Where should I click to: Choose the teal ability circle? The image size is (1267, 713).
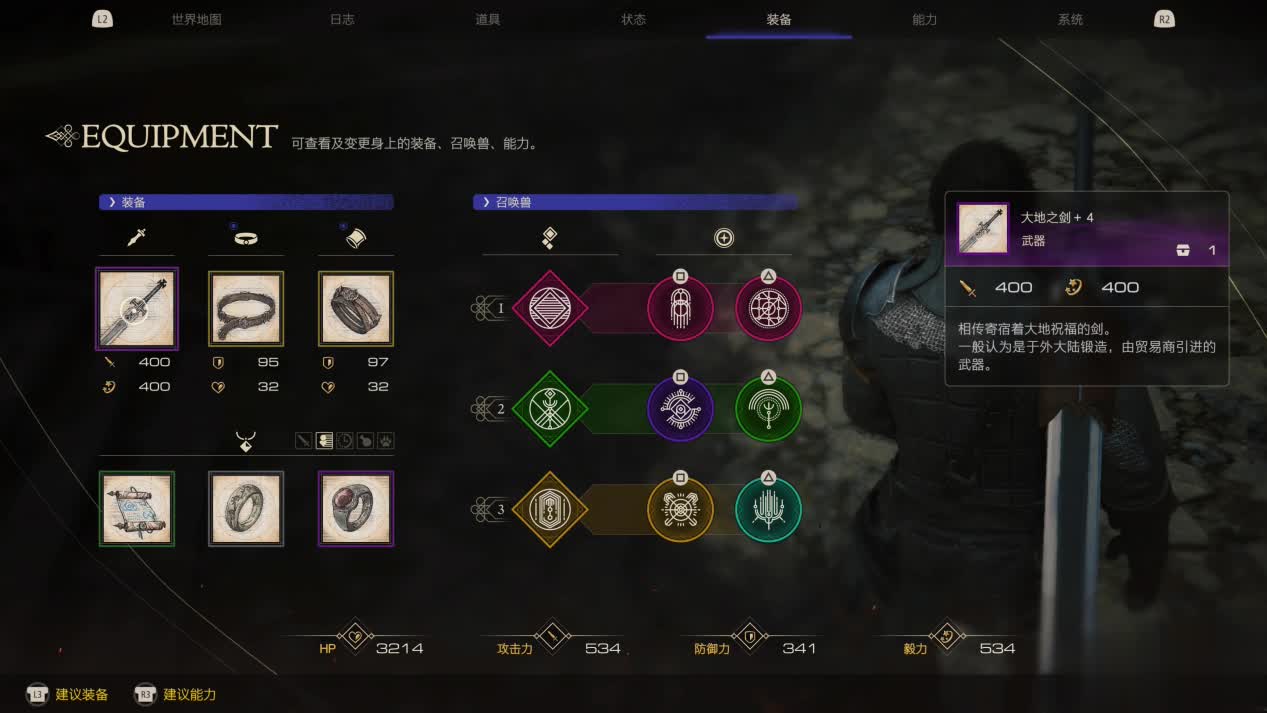tap(768, 510)
